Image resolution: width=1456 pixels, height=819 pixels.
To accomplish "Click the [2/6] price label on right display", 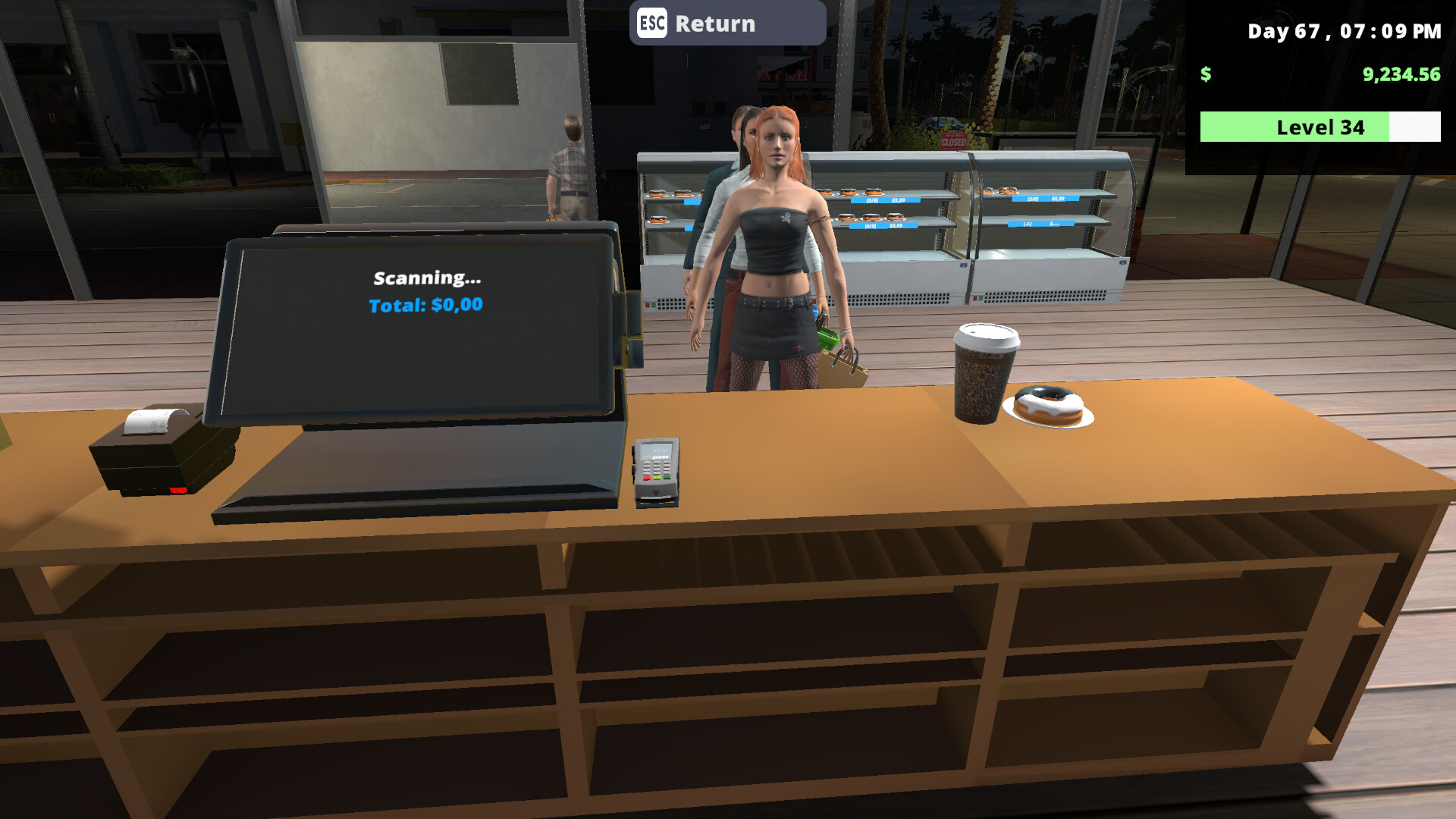I will tap(1046, 199).
